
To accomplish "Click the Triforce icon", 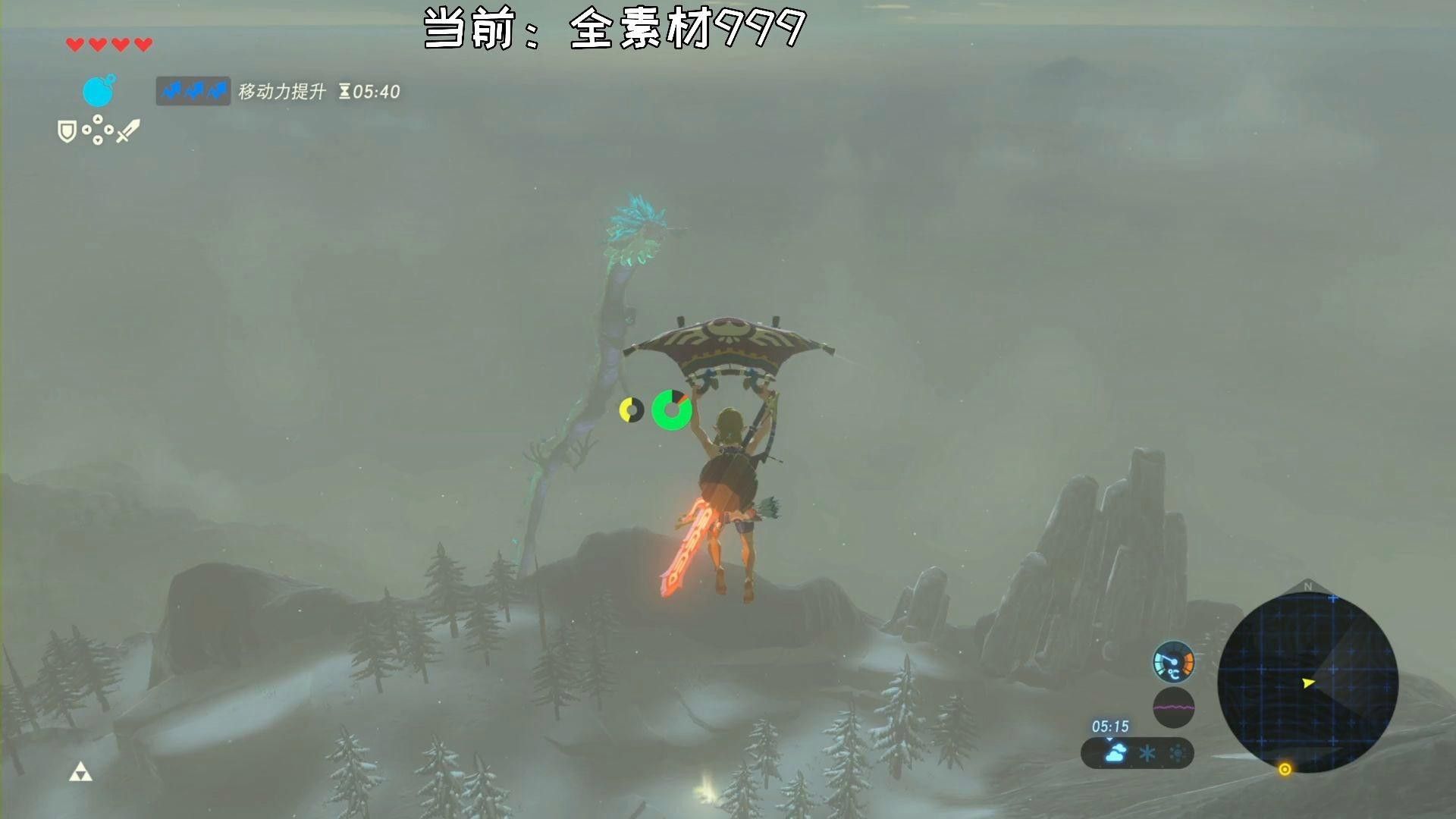I will click(x=80, y=773).
